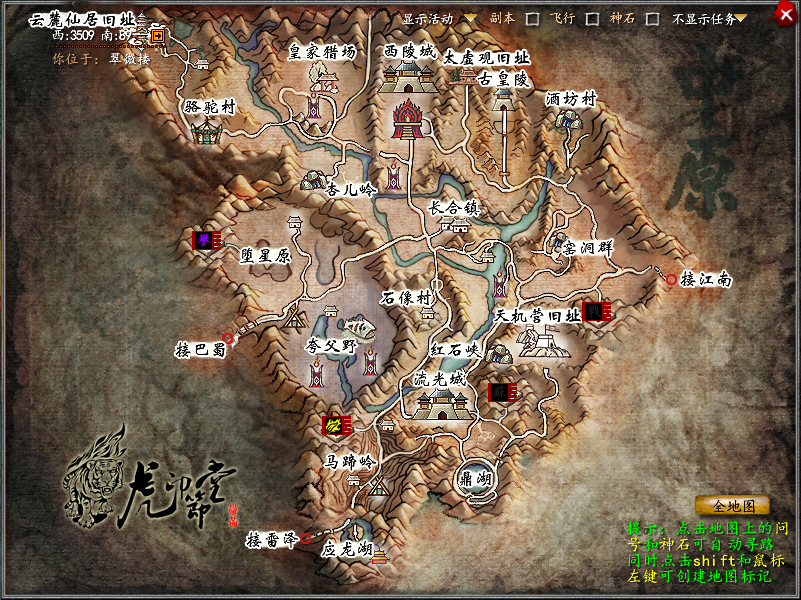
Task: Enable the 飞行 checkbox
Action: click(x=593, y=19)
